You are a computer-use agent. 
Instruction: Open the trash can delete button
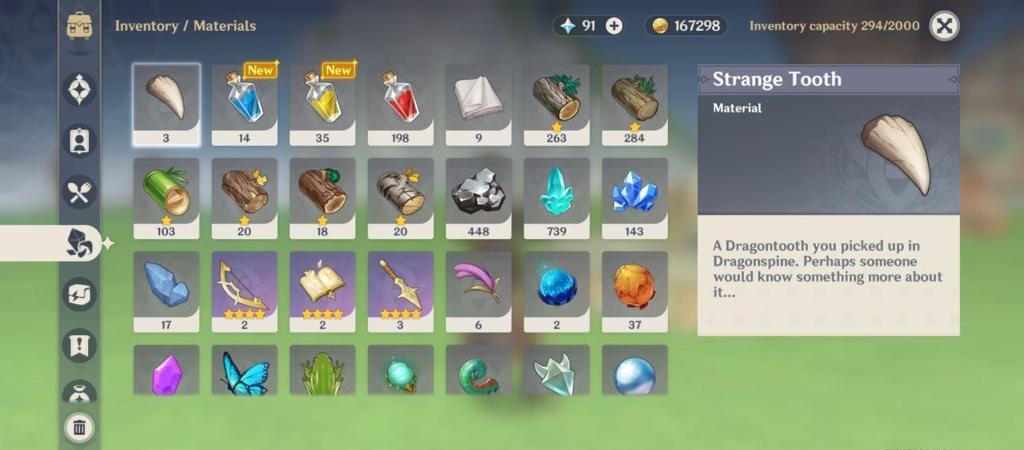point(79,428)
